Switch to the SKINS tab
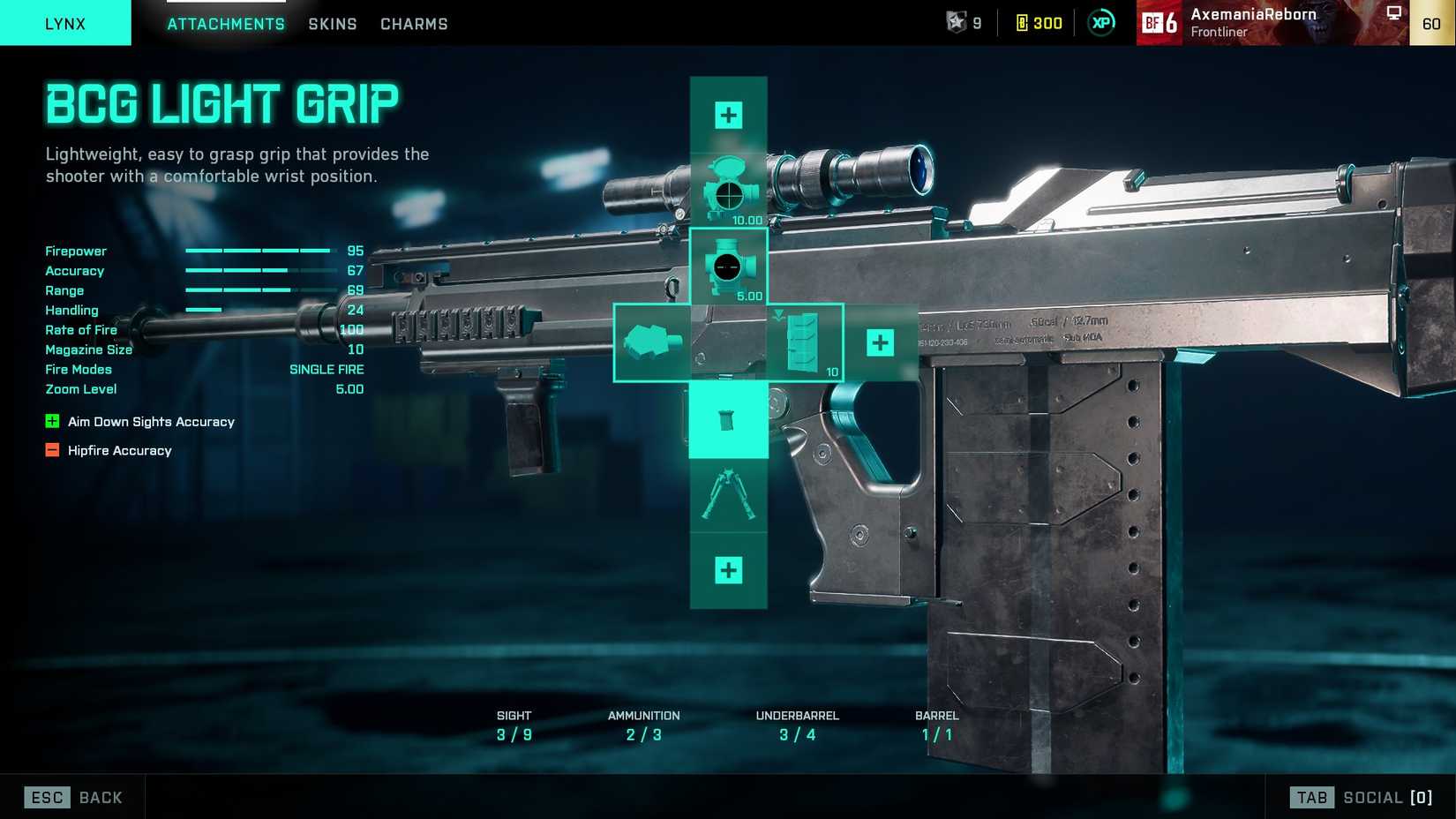The width and height of the screenshot is (1456, 819). coord(332,24)
